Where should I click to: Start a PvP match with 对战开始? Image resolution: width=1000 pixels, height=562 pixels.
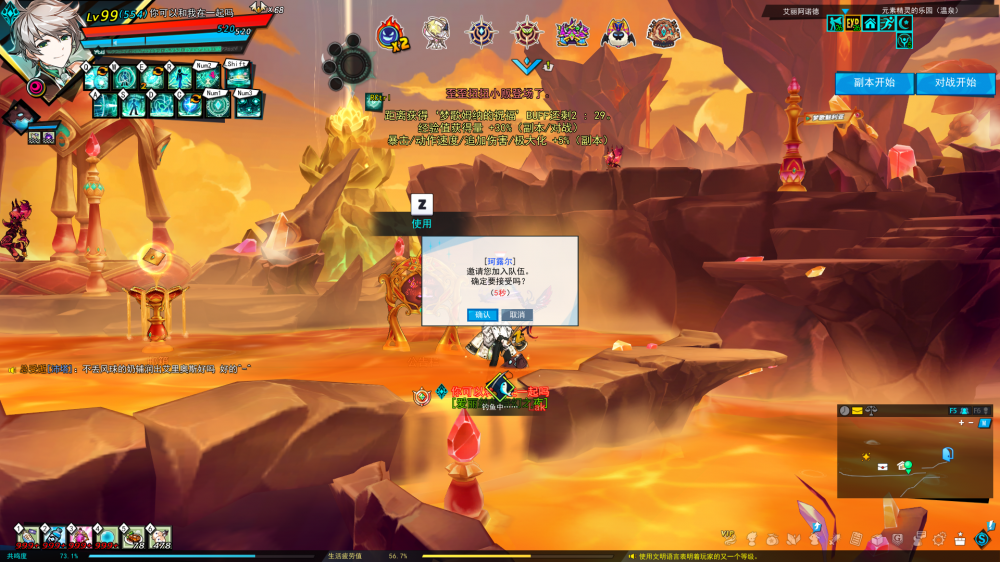[x=955, y=83]
